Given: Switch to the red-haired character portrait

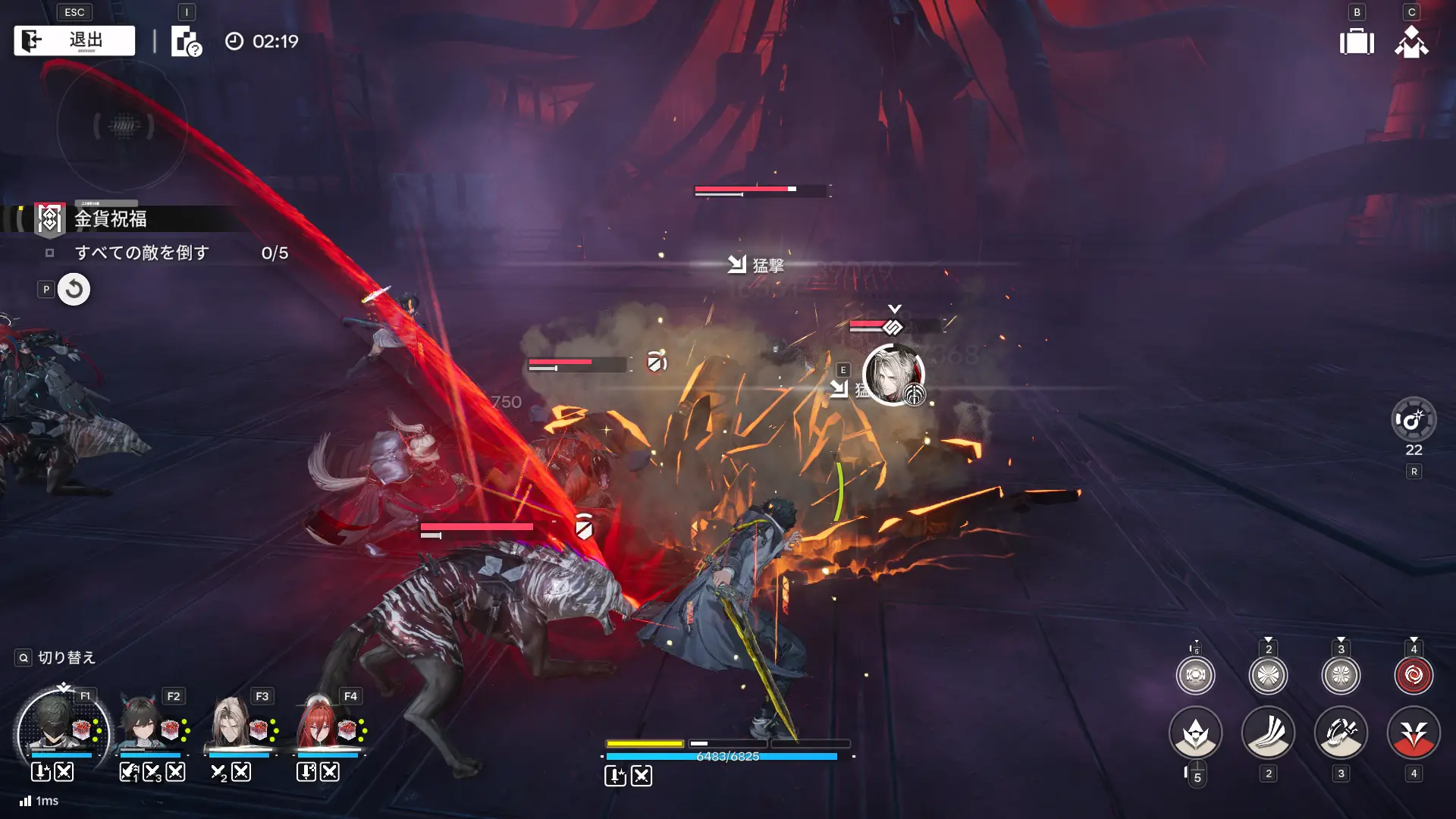Looking at the screenshot, I should (318, 724).
